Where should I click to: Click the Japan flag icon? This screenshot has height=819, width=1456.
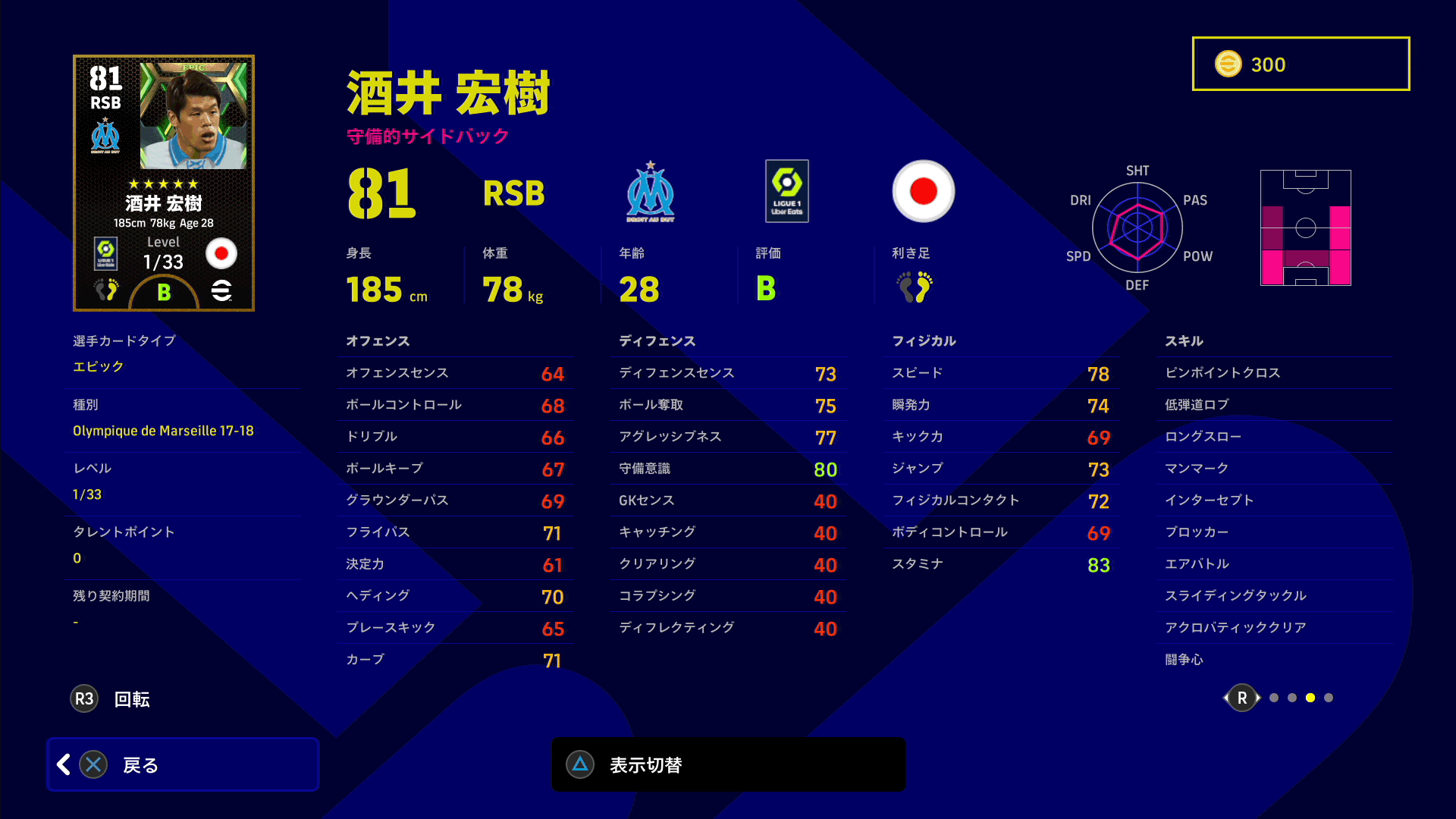tap(923, 191)
